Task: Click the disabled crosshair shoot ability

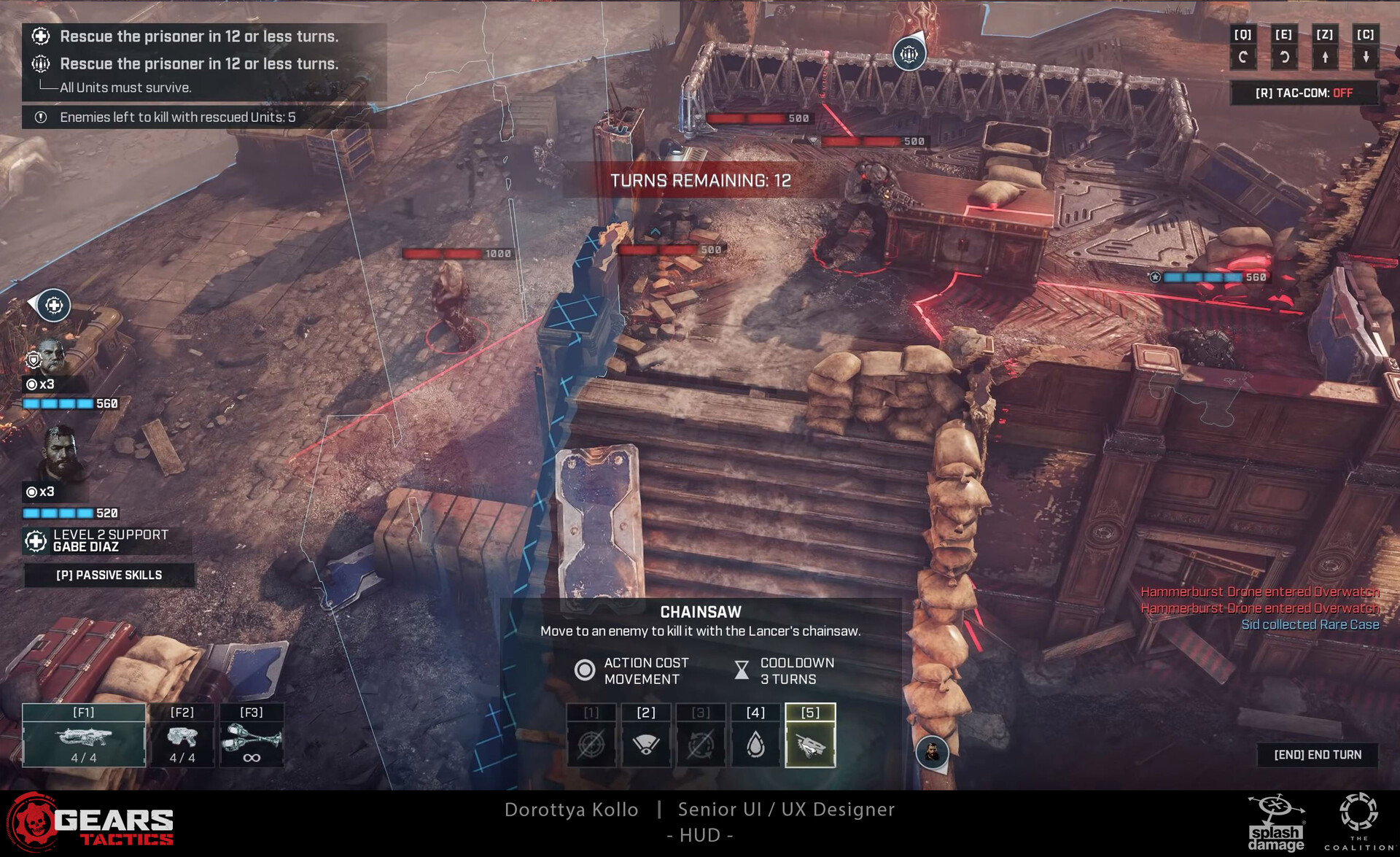Action: click(591, 735)
